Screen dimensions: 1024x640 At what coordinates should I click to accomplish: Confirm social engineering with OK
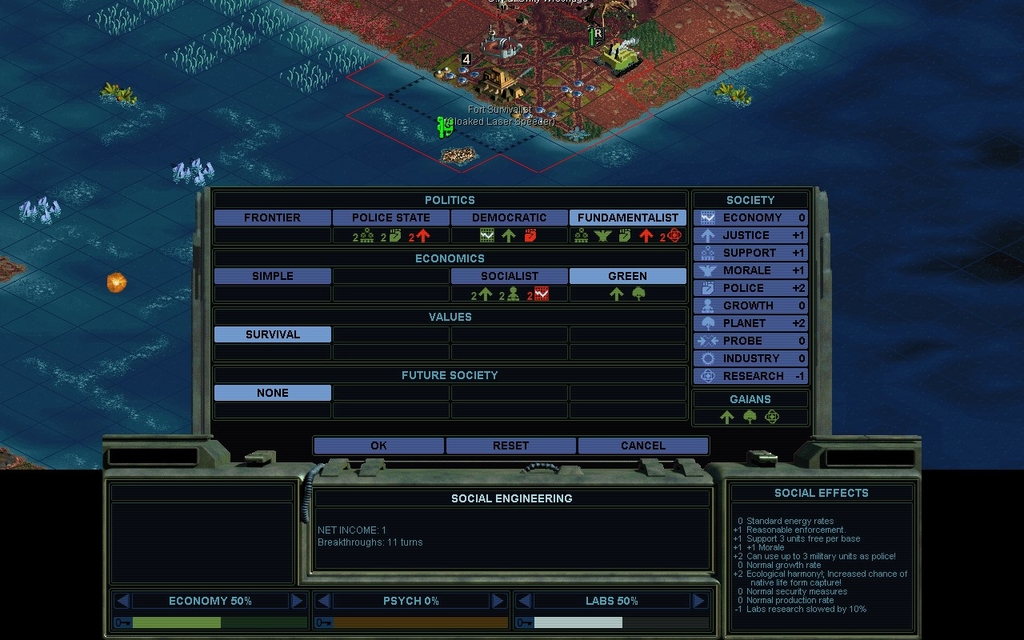378,446
